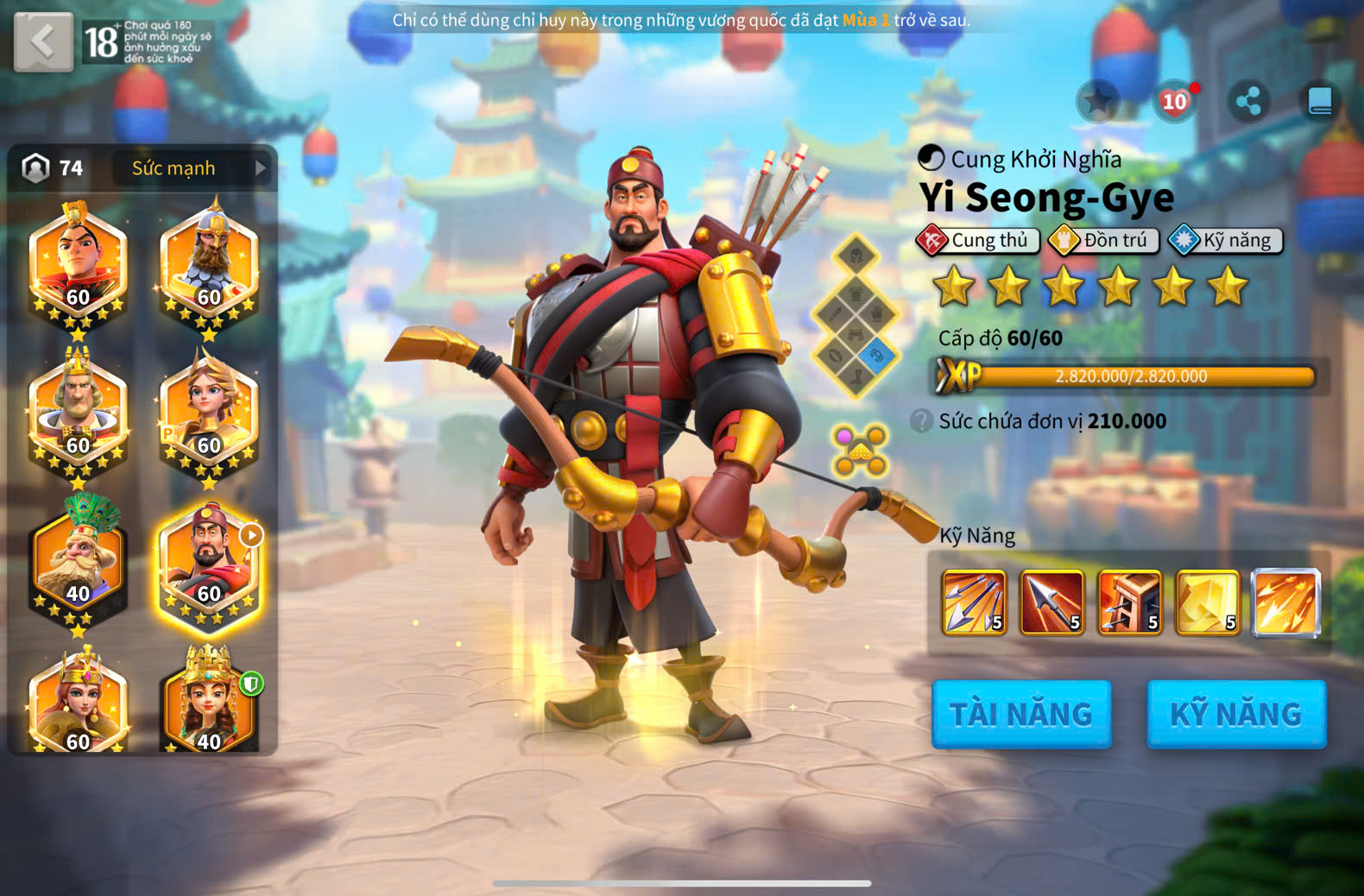Screen dimensions: 1364x896
Task: Open the golden formation icon
Action: point(859,450)
